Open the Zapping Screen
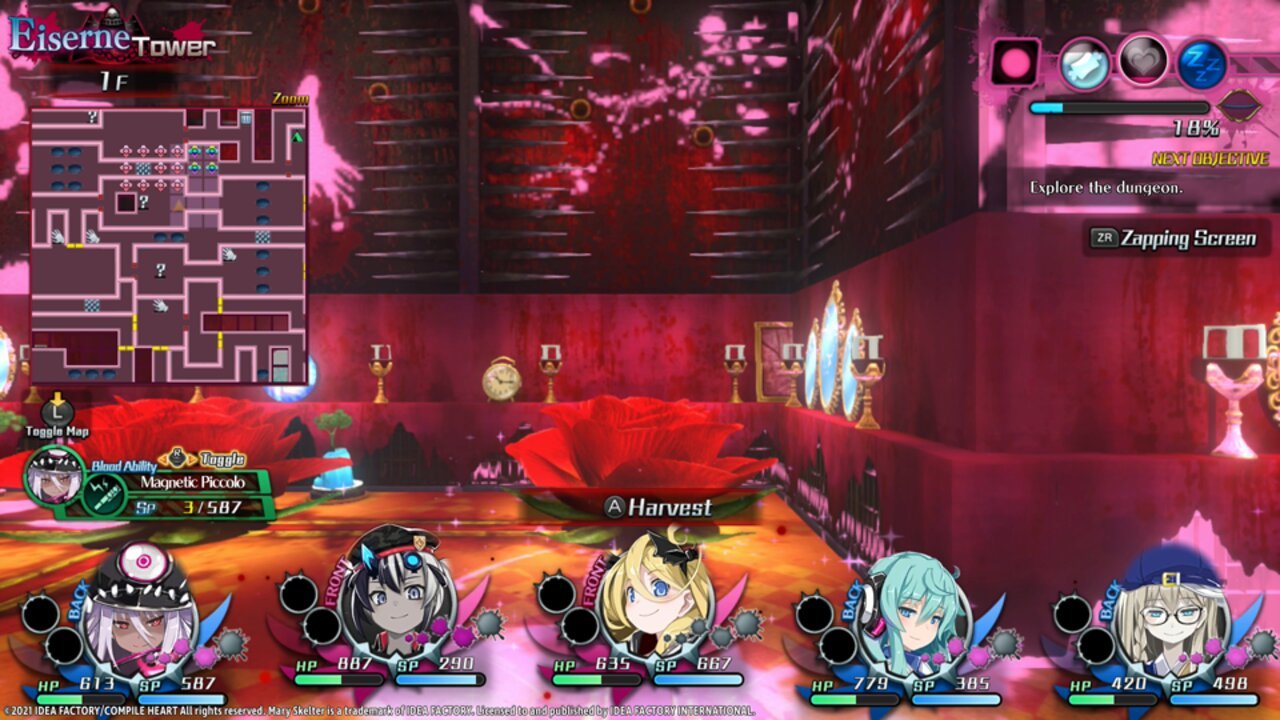This screenshot has width=1280, height=720. point(1176,238)
